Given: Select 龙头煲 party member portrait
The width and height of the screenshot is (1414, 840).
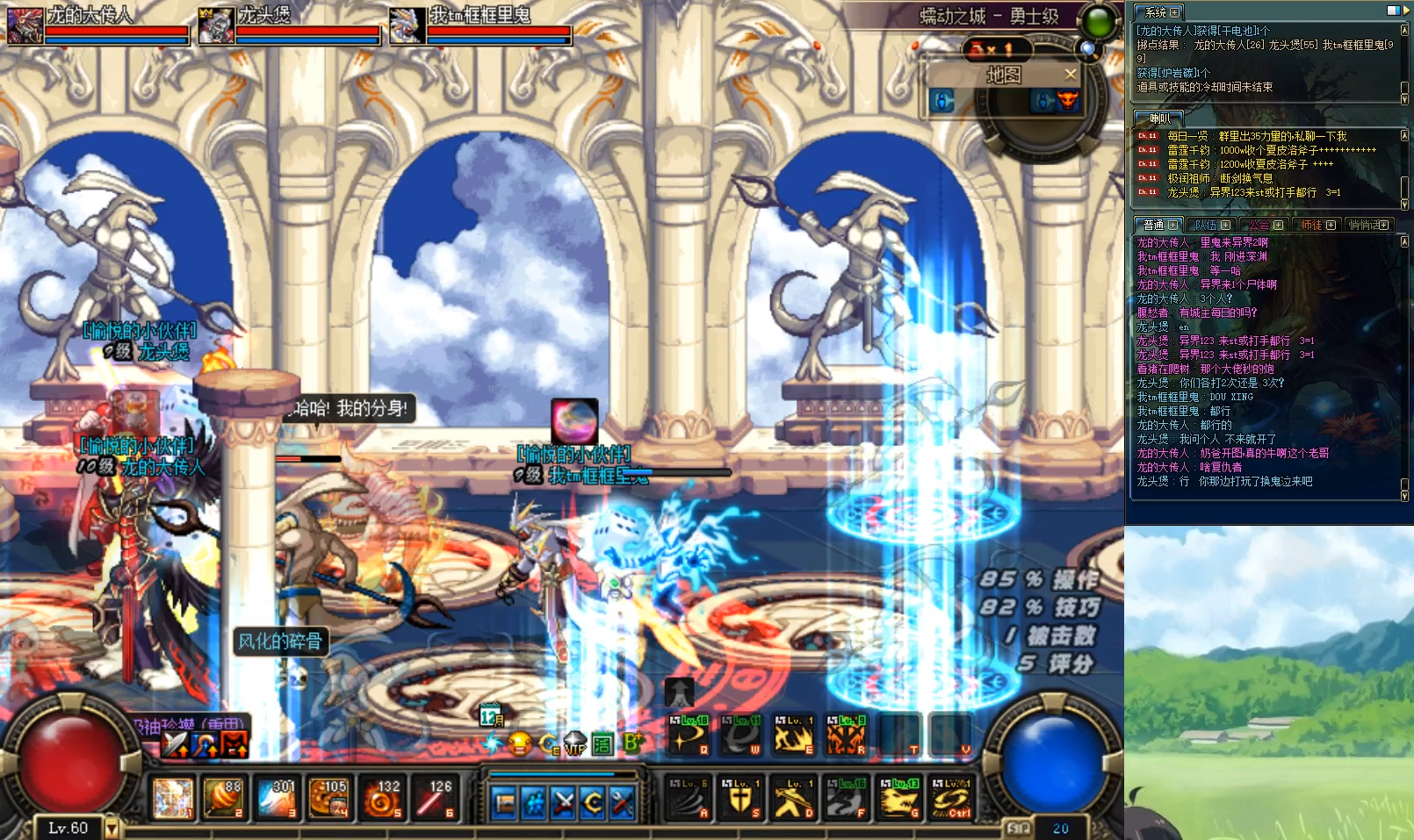Looking at the screenshot, I should [216, 25].
